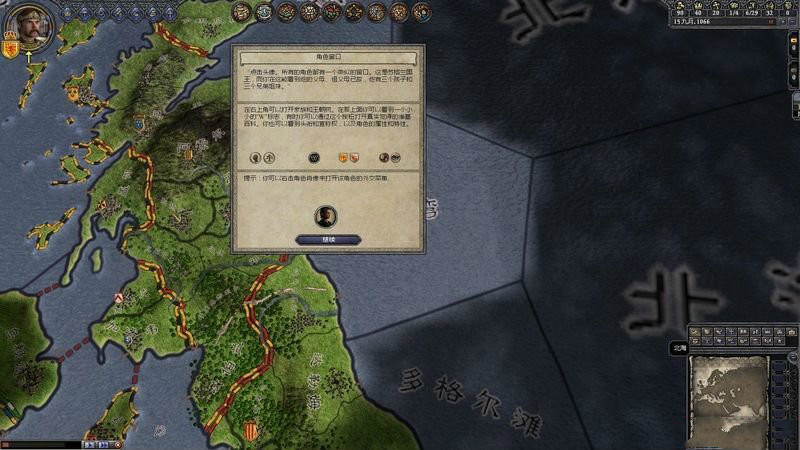Click the character portrait inside the tutorial window
800x450 pixels.
[x=326, y=216]
